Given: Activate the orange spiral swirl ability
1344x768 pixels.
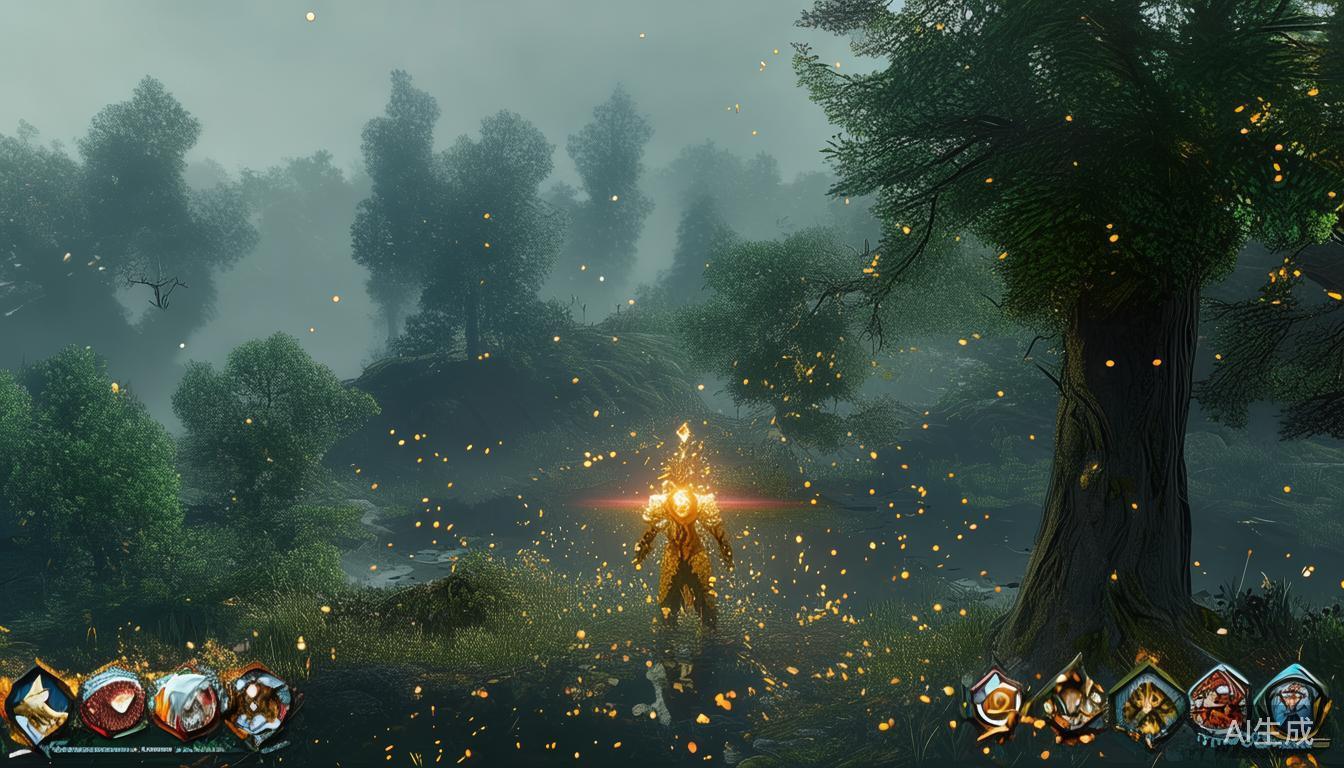Looking at the screenshot, I should click(995, 702).
